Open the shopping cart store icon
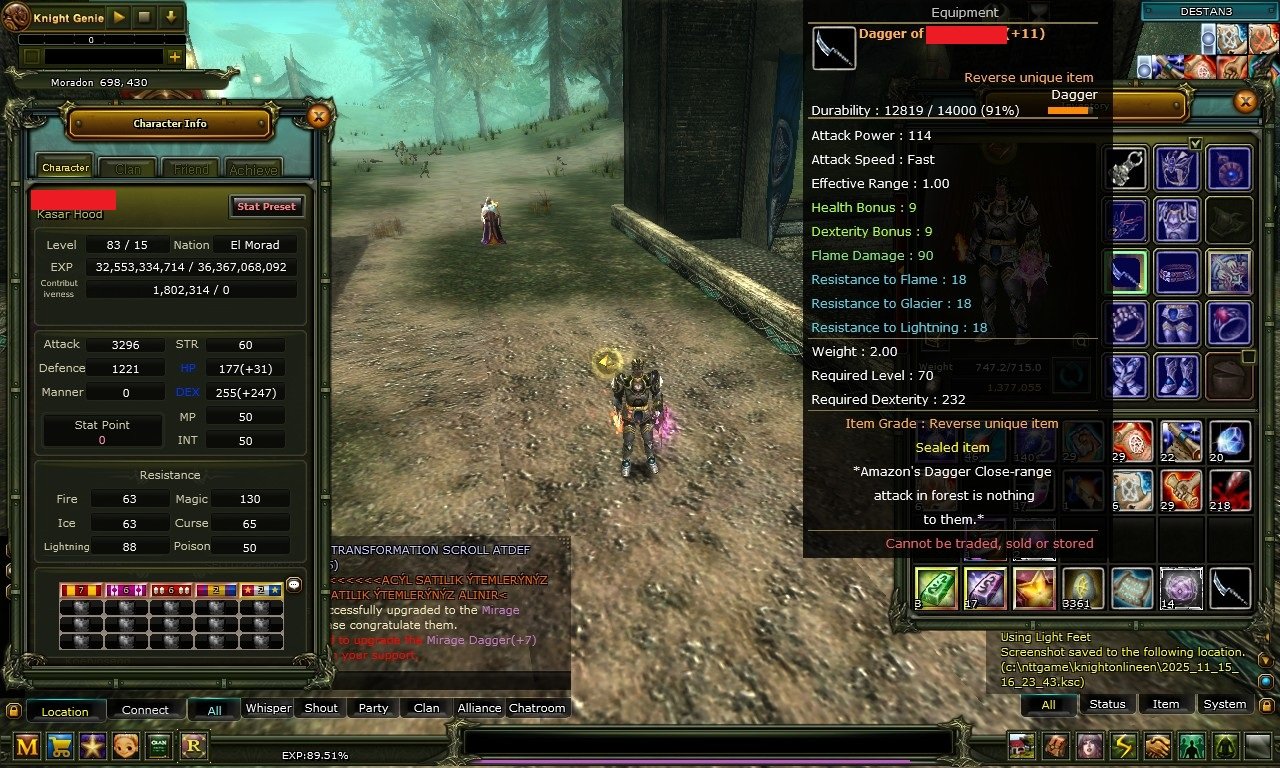This screenshot has width=1280, height=768. coord(60,745)
